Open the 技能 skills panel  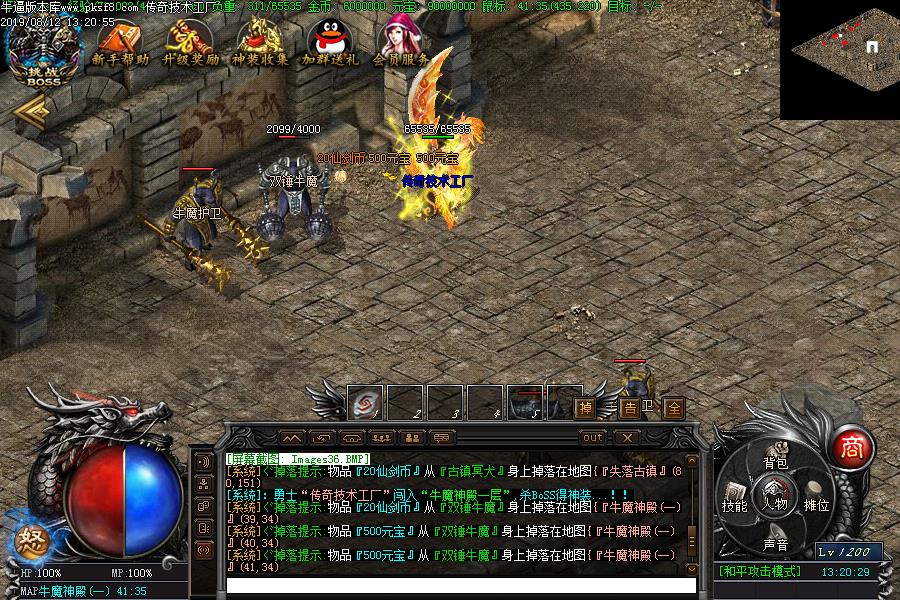click(x=735, y=505)
